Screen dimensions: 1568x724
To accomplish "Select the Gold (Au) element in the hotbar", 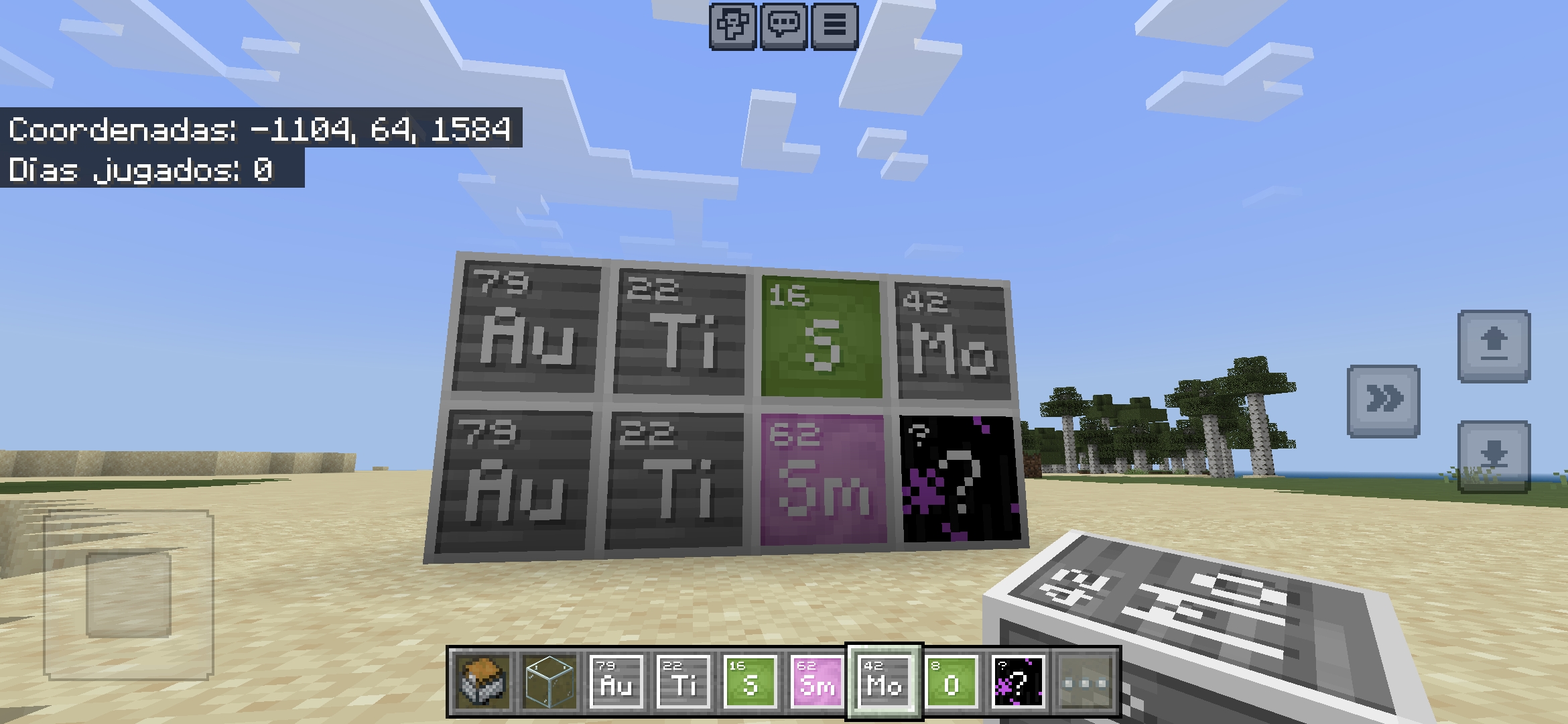I will point(618,682).
